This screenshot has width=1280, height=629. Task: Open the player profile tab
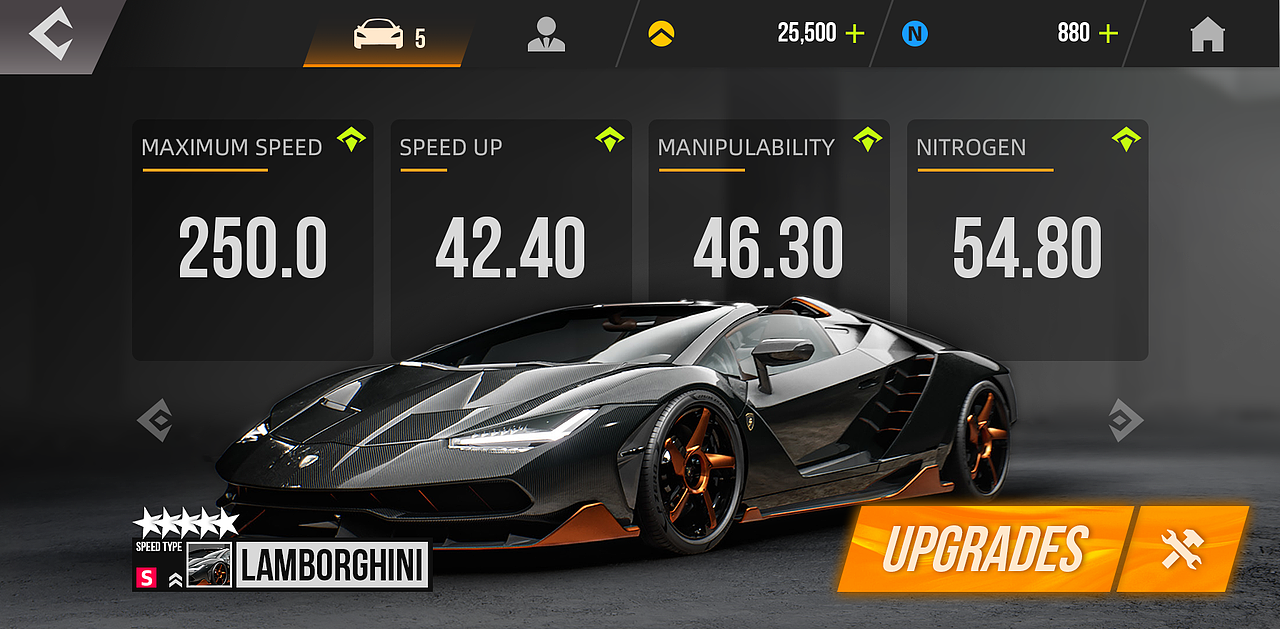click(546, 35)
